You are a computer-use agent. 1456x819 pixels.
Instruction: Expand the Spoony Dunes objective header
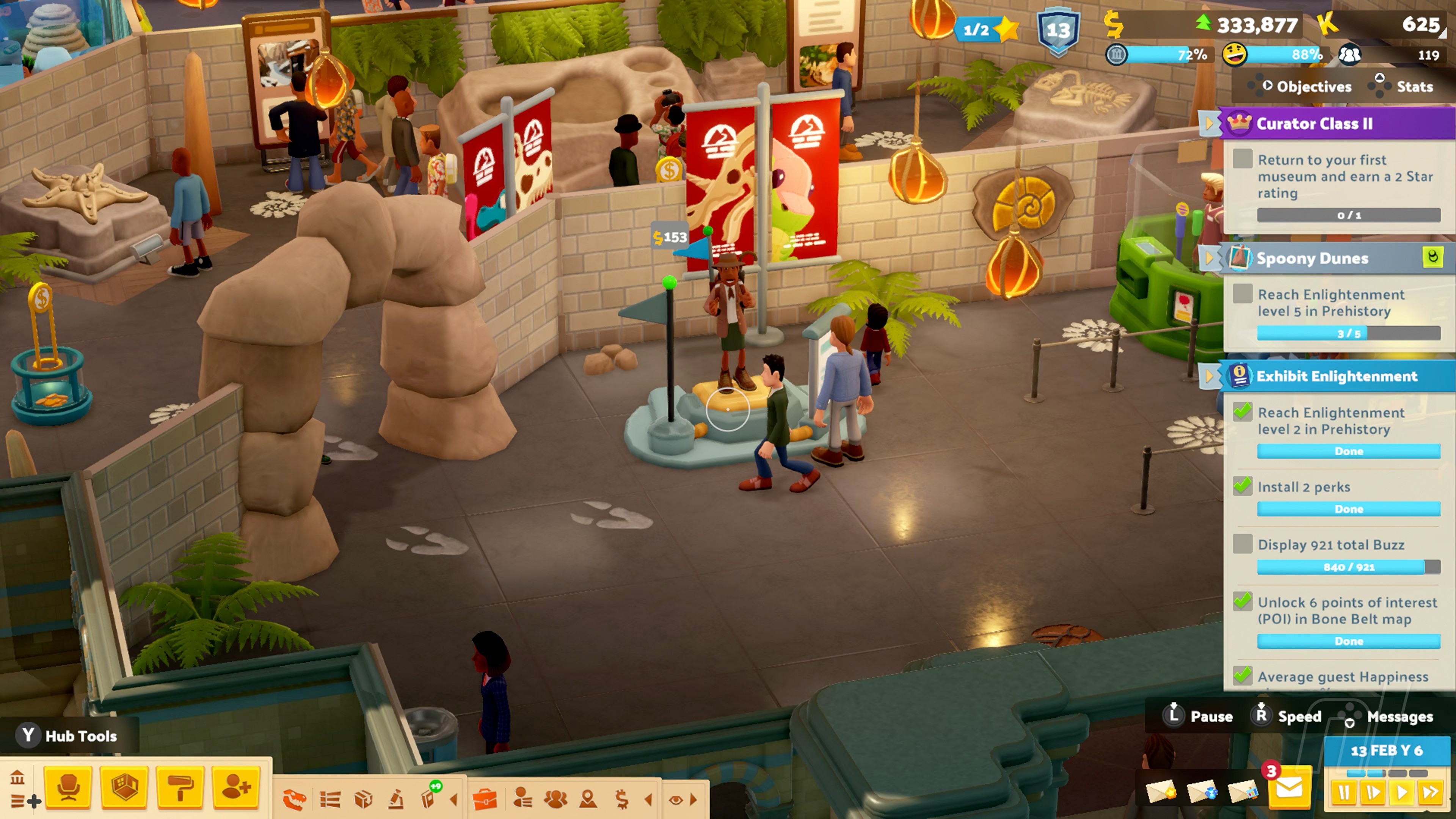(1210, 258)
